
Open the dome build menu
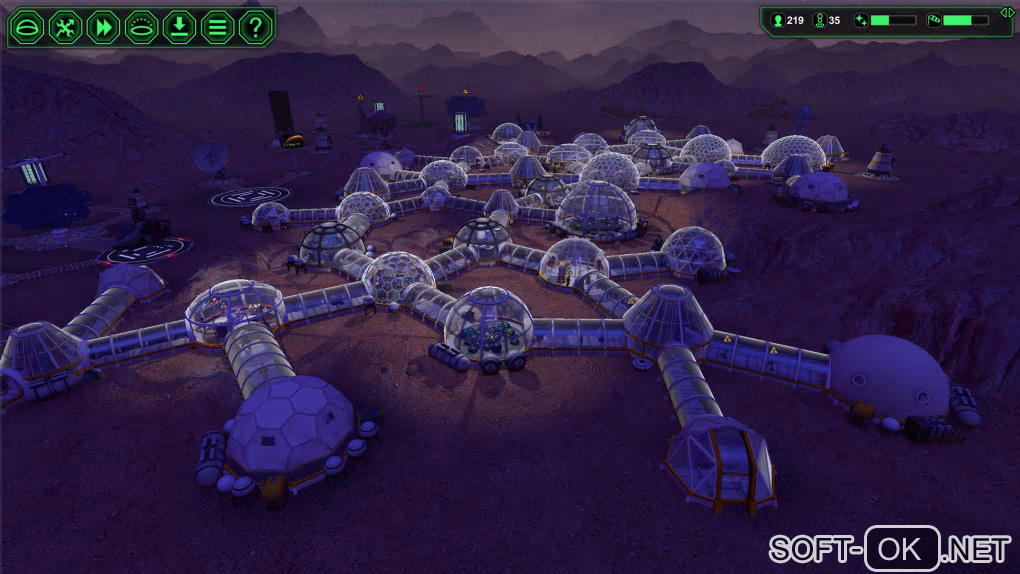pos(26,26)
